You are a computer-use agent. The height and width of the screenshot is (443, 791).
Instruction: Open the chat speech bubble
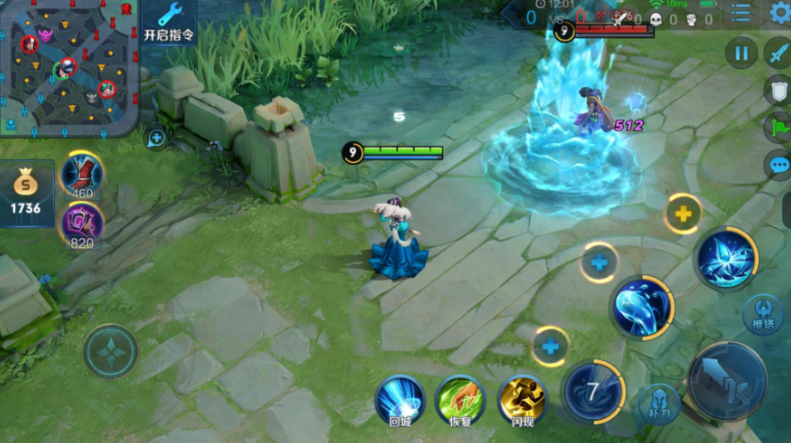777,166
